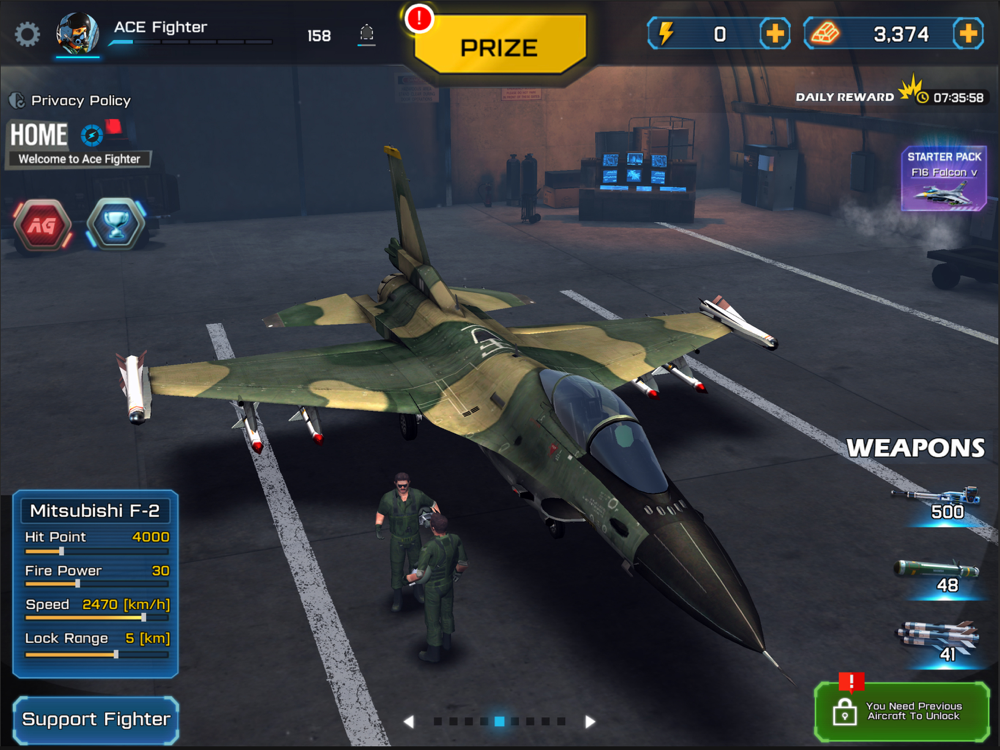Add more energy with the plus button
The width and height of the screenshot is (1000, 750).
[x=775, y=34]
